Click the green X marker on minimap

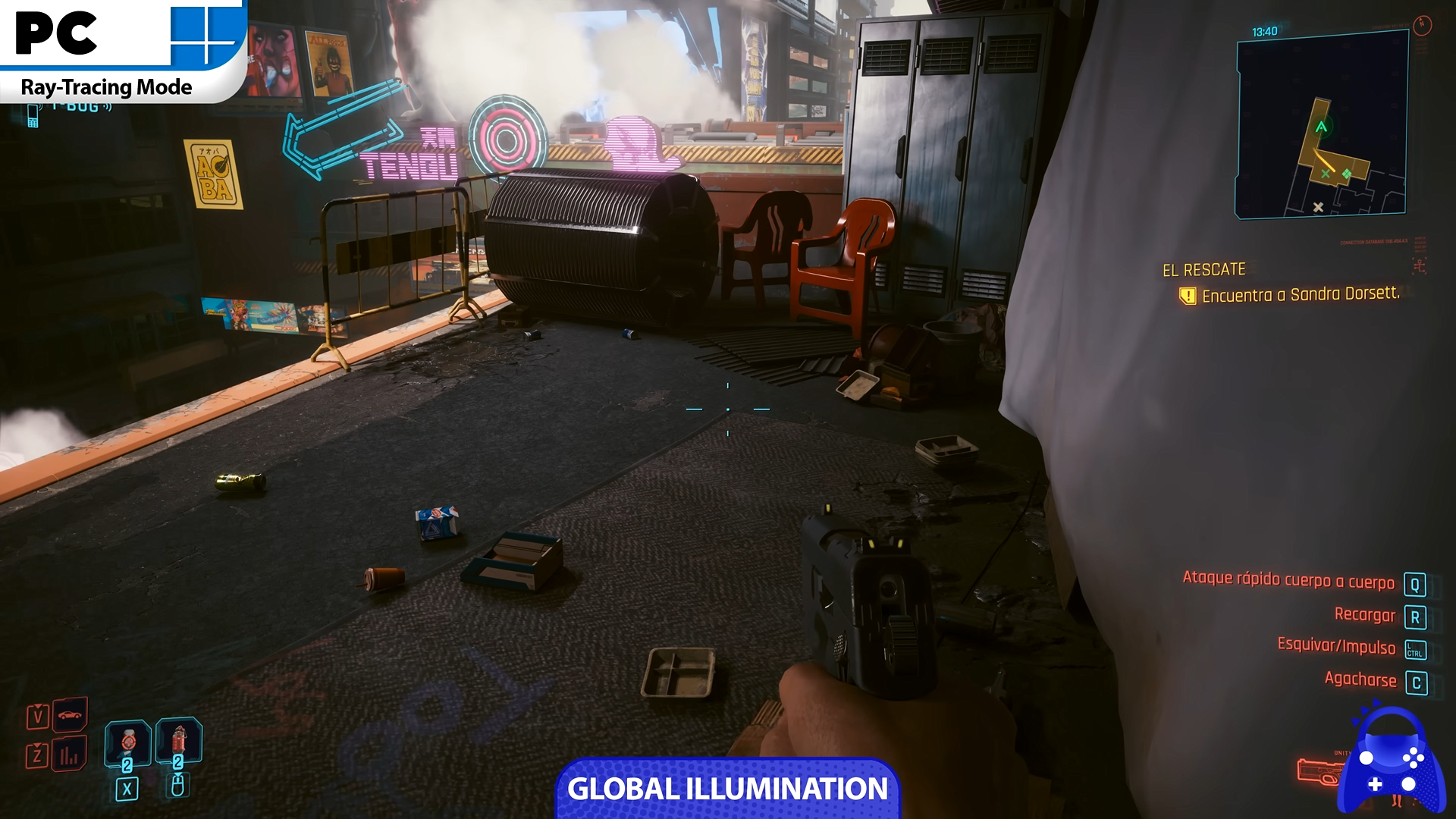point(1326,174)
